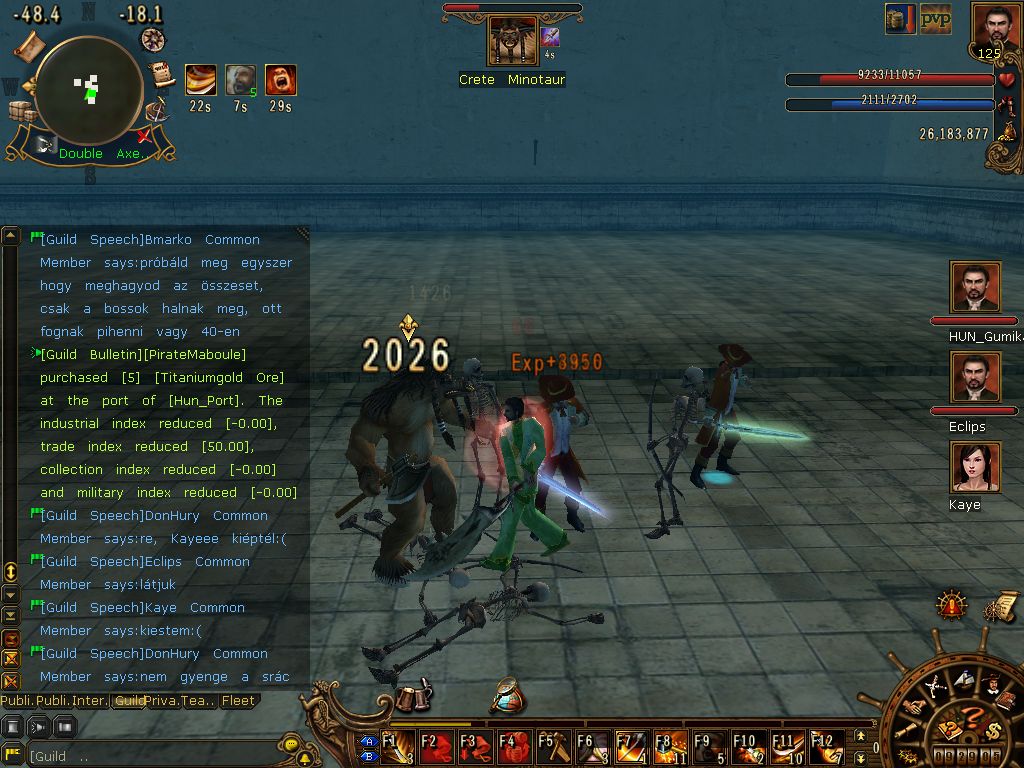The width and height of the screenshot is (1024, 768).
Task: Click the beer mugs icon above hotbar
Action: (x=412, y=697)
